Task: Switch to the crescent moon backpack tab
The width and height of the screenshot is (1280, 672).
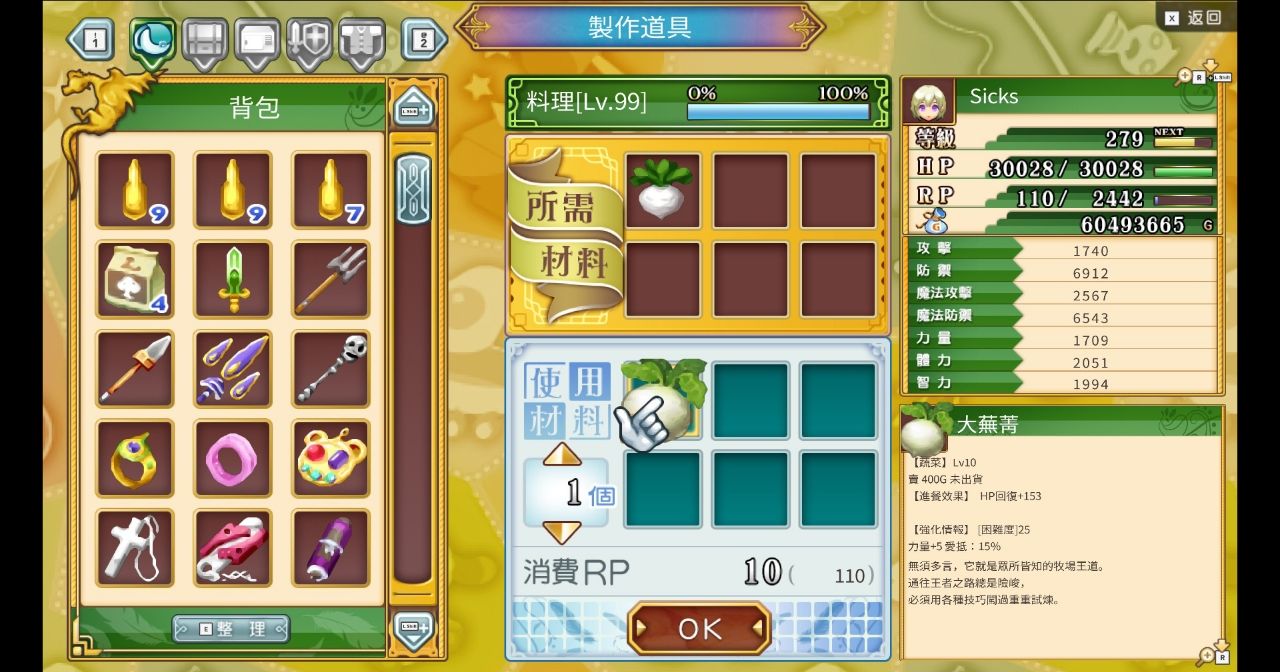Action: tap(153, 41)
